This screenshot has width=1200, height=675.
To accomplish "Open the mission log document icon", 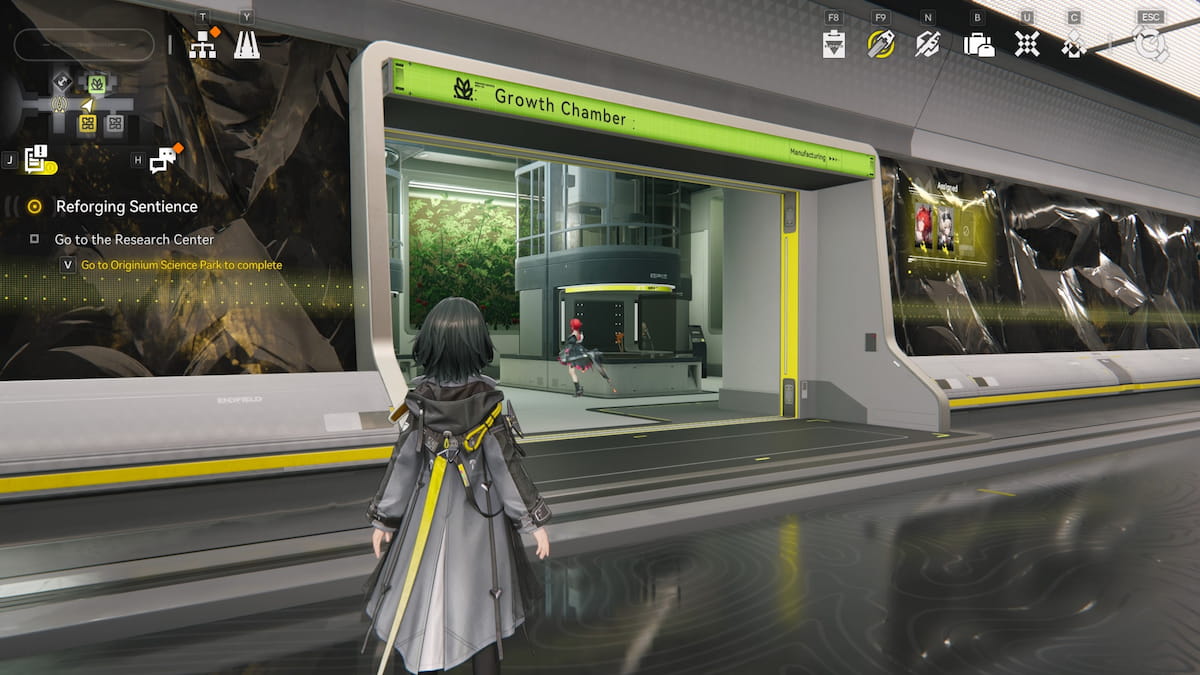I will pos(36,158).
